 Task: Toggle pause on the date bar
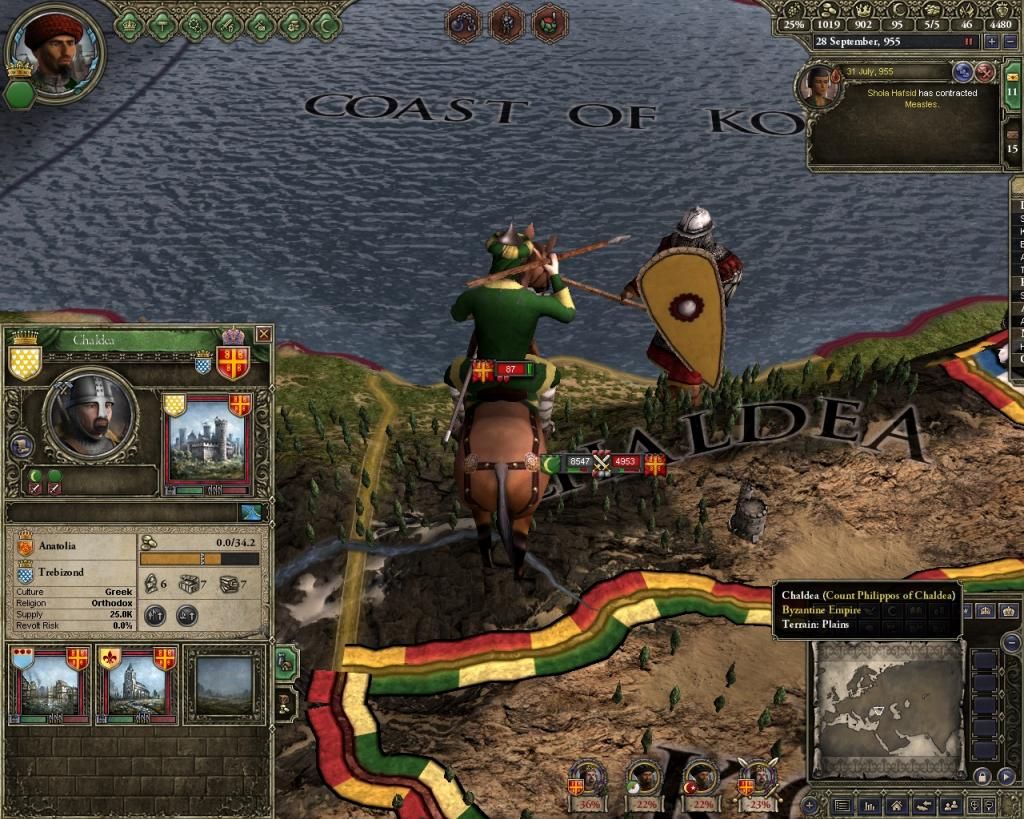point(968,42)
